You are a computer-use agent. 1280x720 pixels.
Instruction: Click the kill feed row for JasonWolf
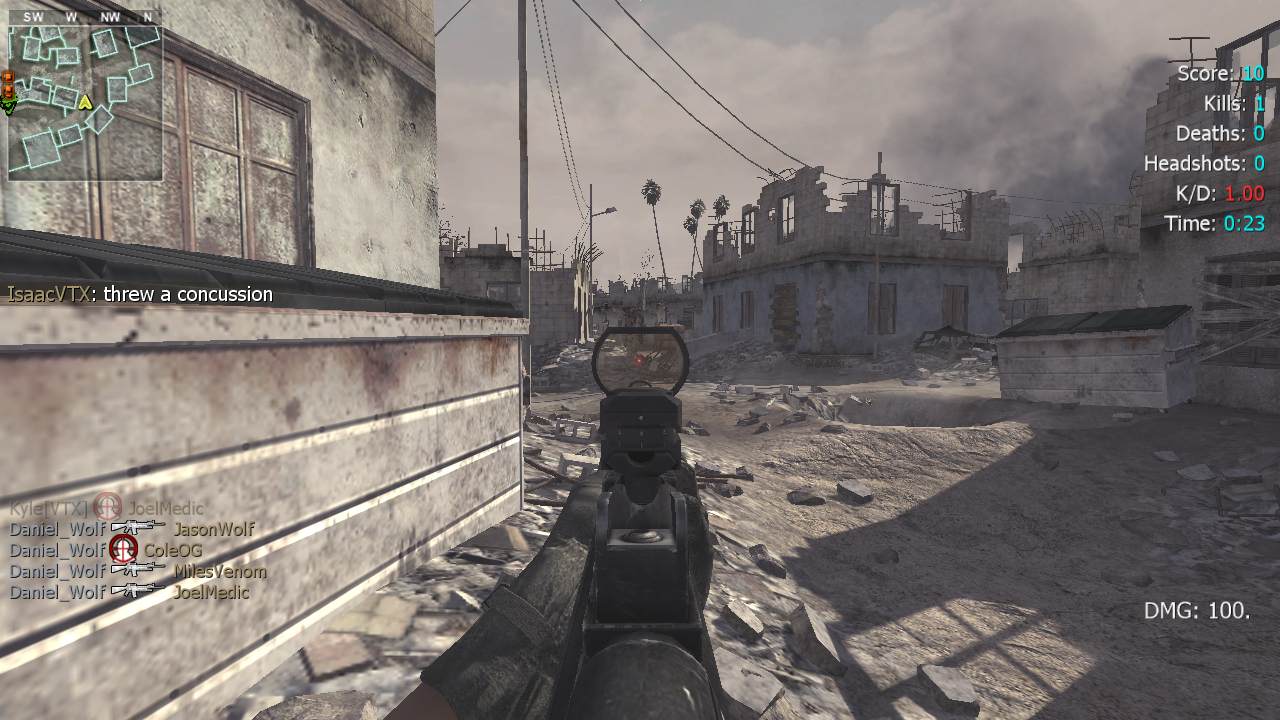pos(132,529)
